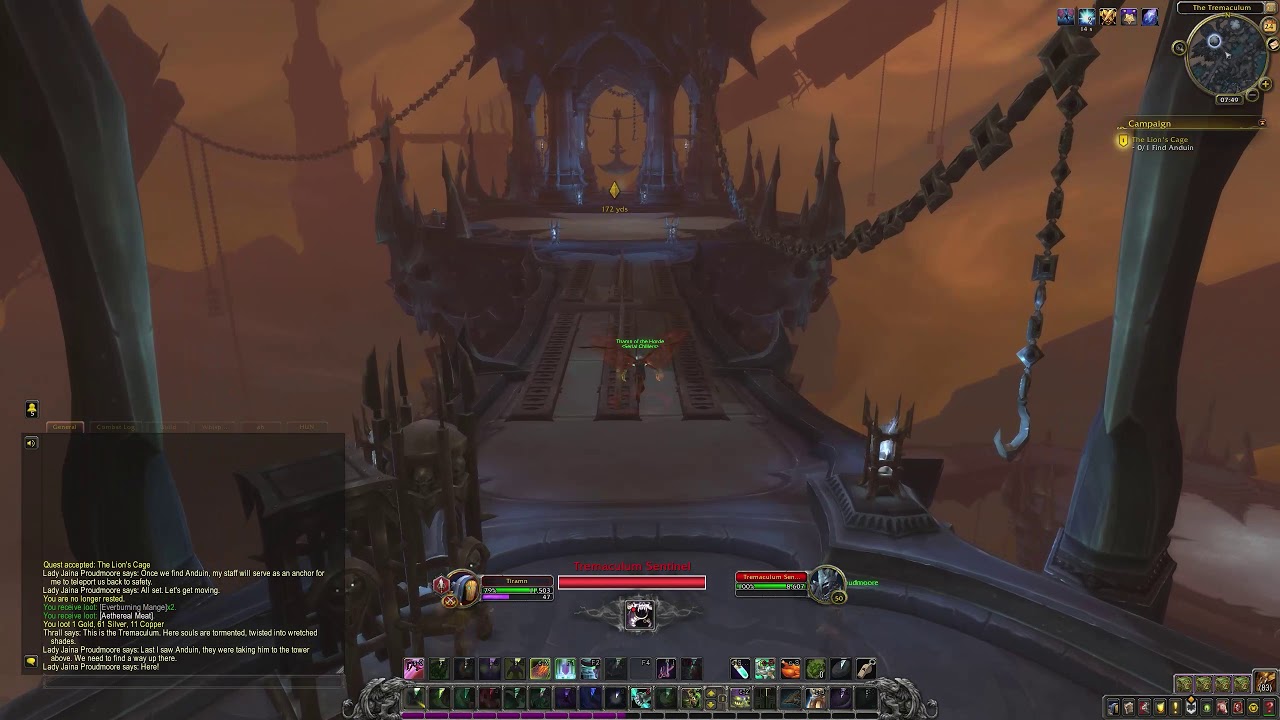Zoom in the minimap with the plus button
Image resolution: width=1280 pixels, height=720 pixels.
1266,83
